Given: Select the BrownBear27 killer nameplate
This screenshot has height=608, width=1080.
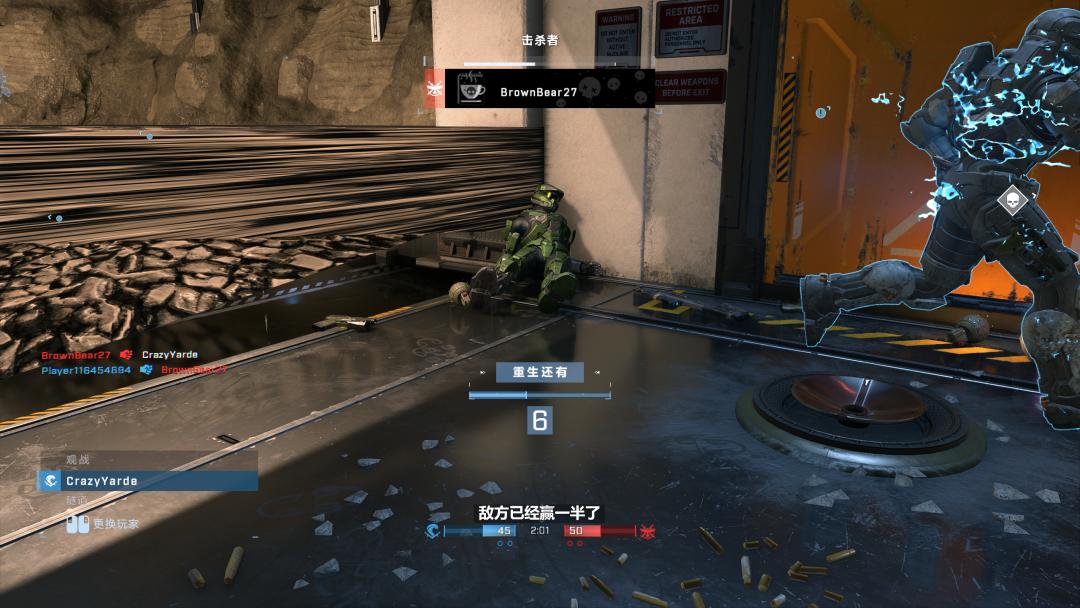Looking at the screenshot, I should (x=549, y=91).
